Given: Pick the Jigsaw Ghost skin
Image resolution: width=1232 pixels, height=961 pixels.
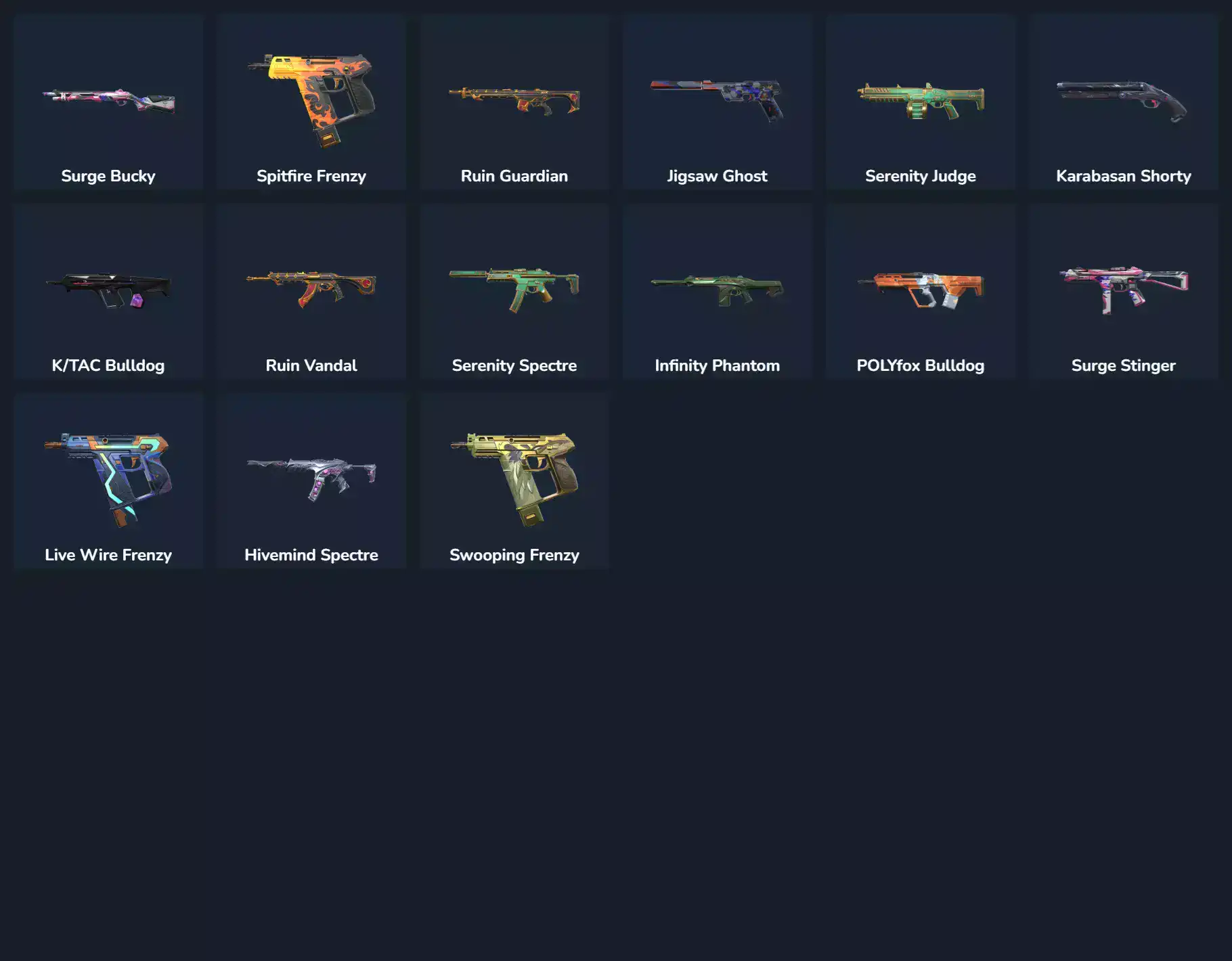Looking at the screenshot, I should pyautogui.click(x=718, y=103).
